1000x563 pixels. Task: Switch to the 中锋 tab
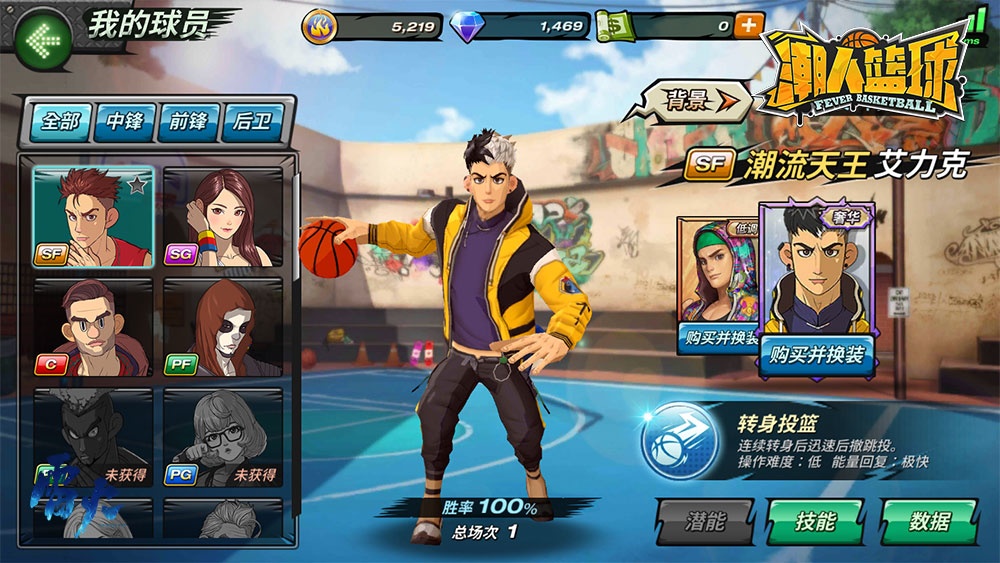coord(125,122)
